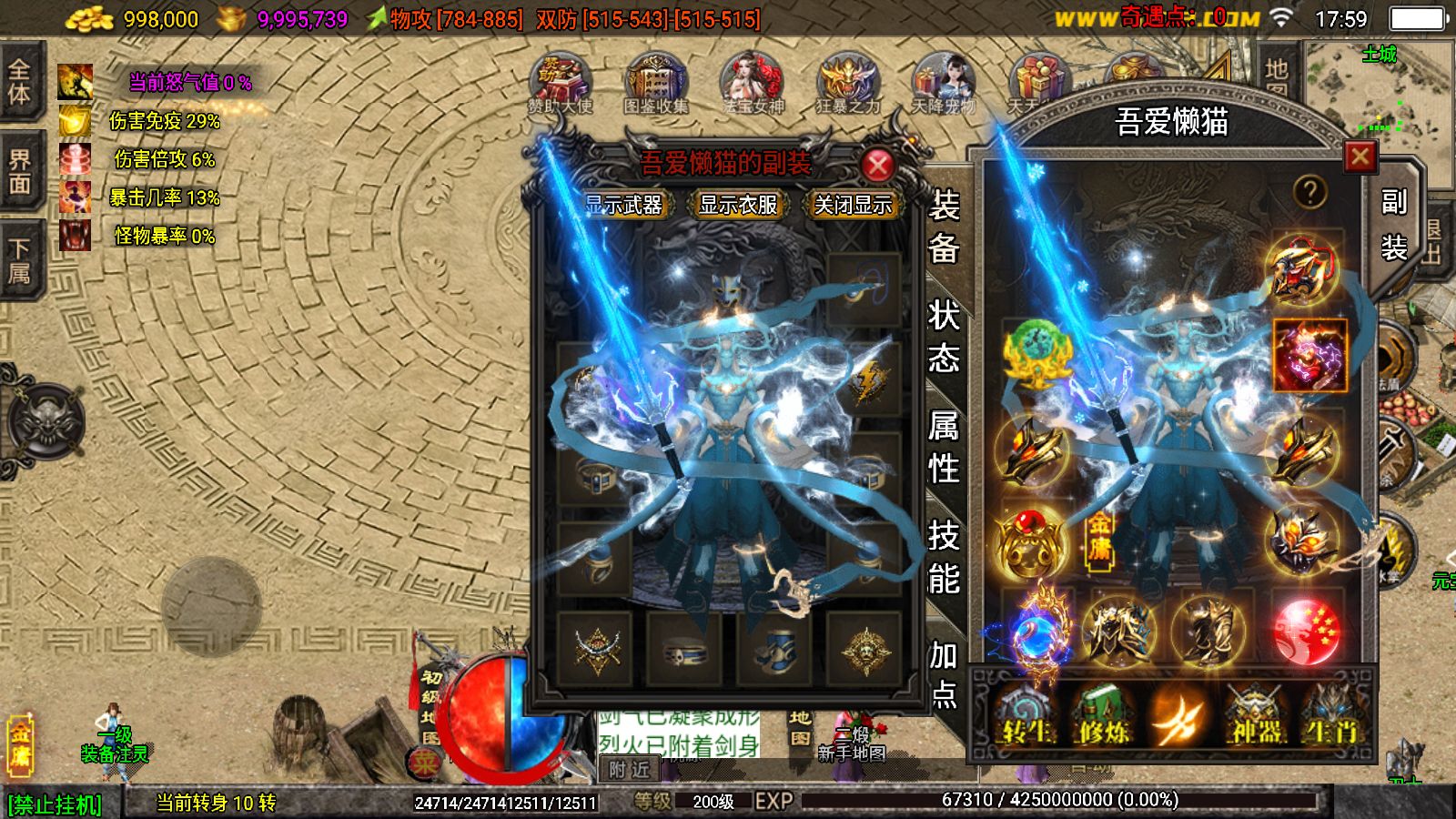Open the 转生 rebirth button
This screenshot has height=819, width=1456.
coord(1026,716)
